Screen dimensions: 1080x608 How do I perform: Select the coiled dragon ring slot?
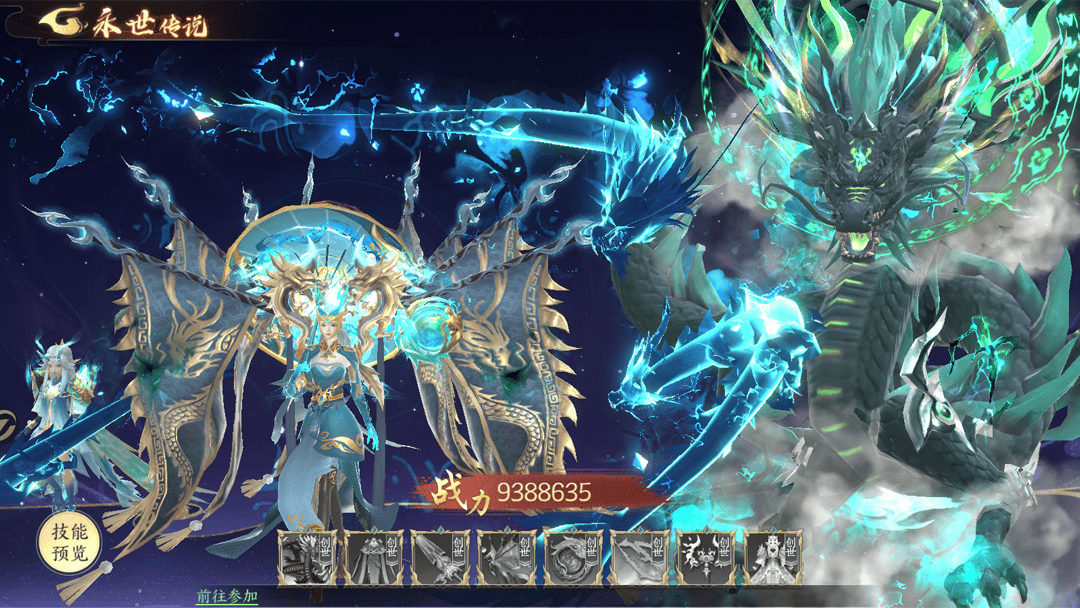[573, 557]
